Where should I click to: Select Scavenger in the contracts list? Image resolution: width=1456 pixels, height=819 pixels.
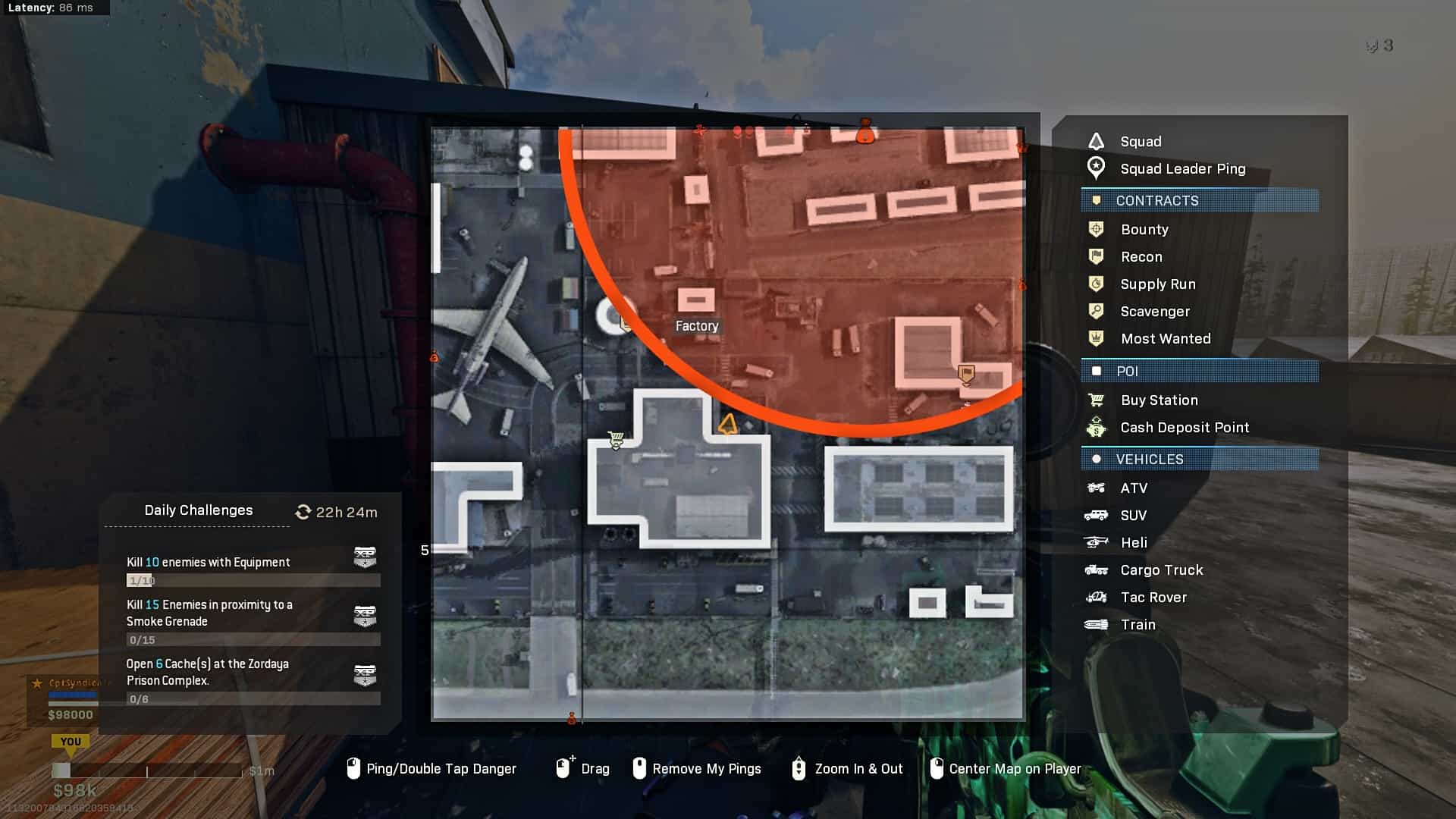pos(1154,312)
